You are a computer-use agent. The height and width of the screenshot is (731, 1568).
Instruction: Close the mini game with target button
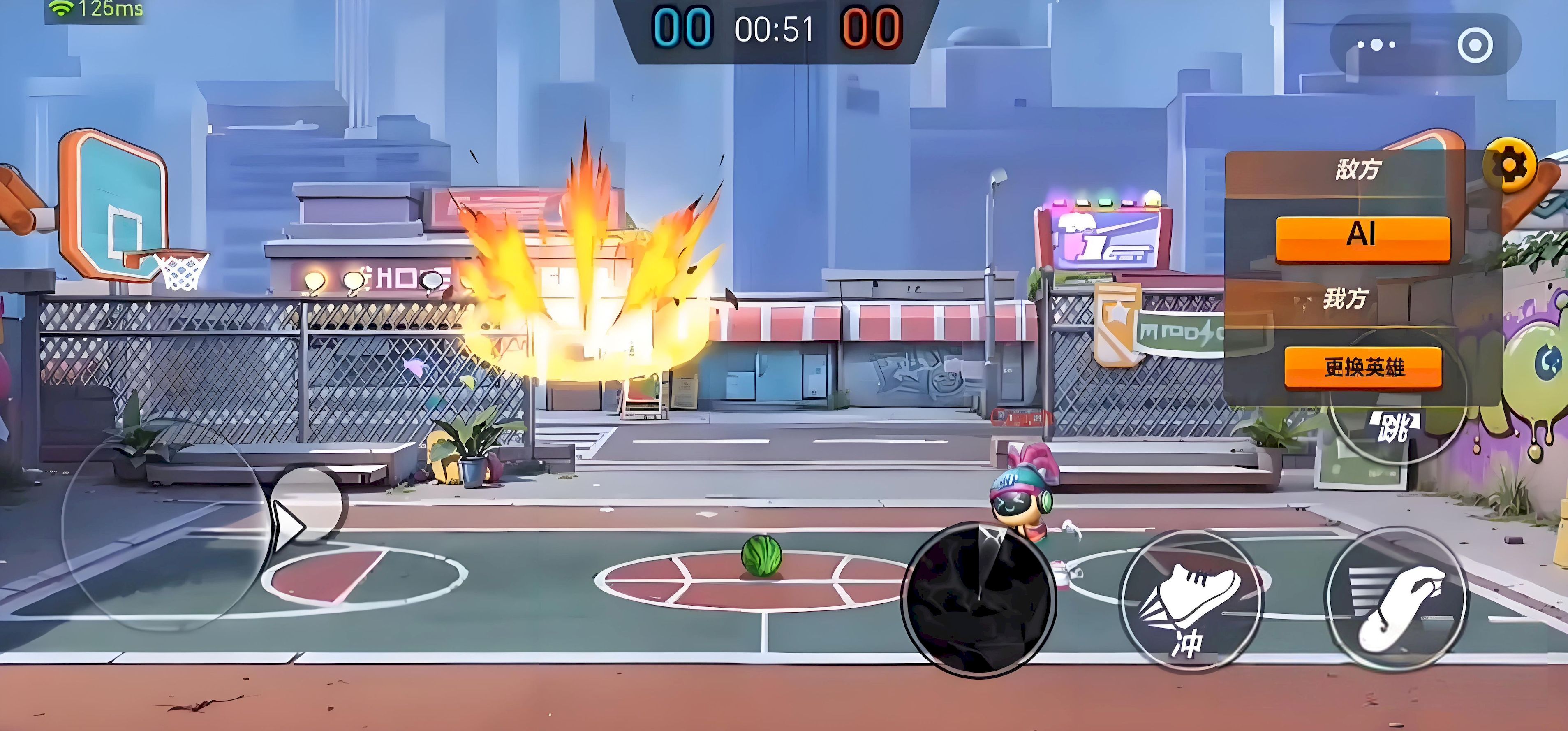[x=1475, y=45]
